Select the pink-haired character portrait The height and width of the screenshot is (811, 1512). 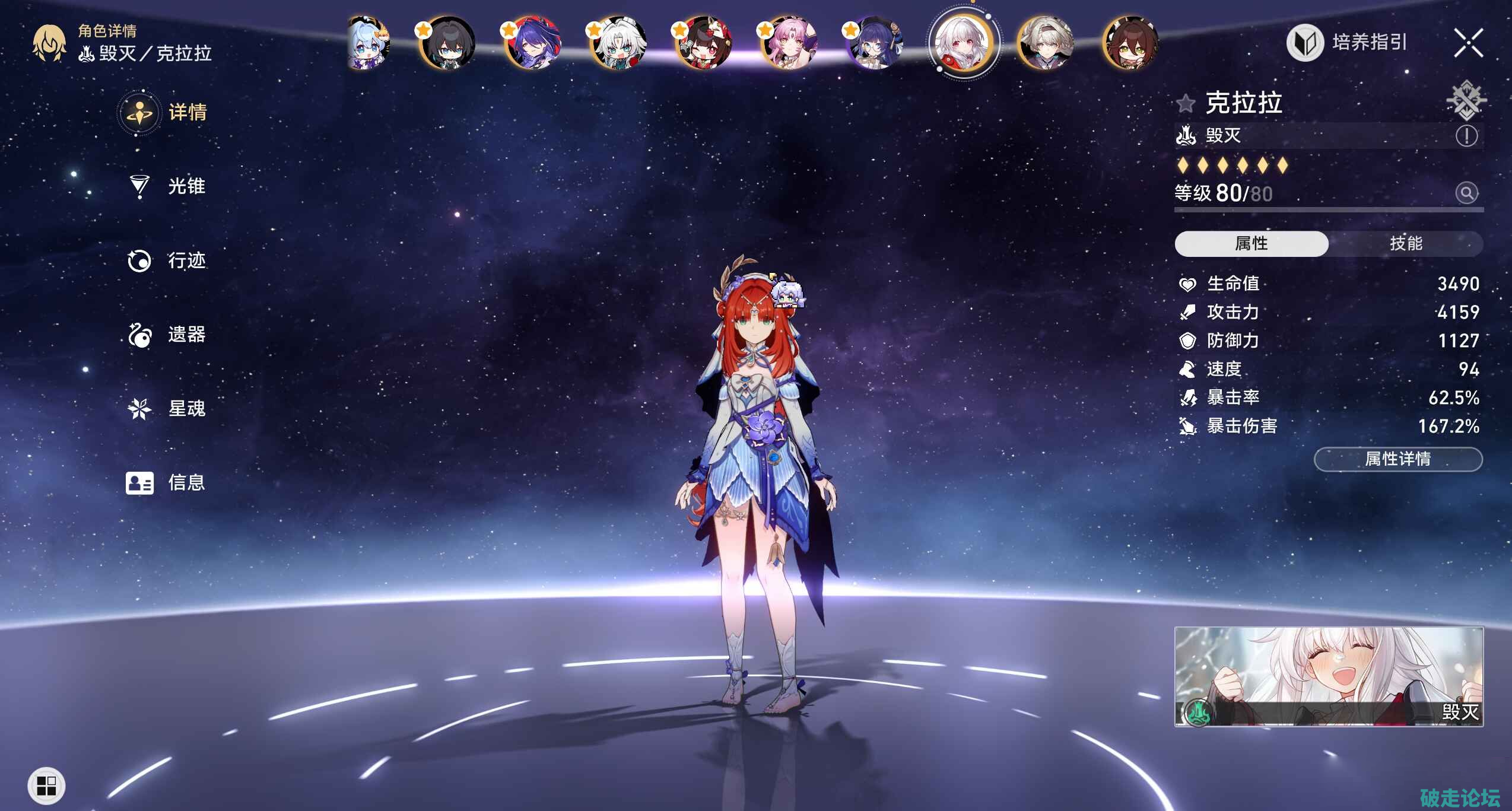click(x=789, y=43)
